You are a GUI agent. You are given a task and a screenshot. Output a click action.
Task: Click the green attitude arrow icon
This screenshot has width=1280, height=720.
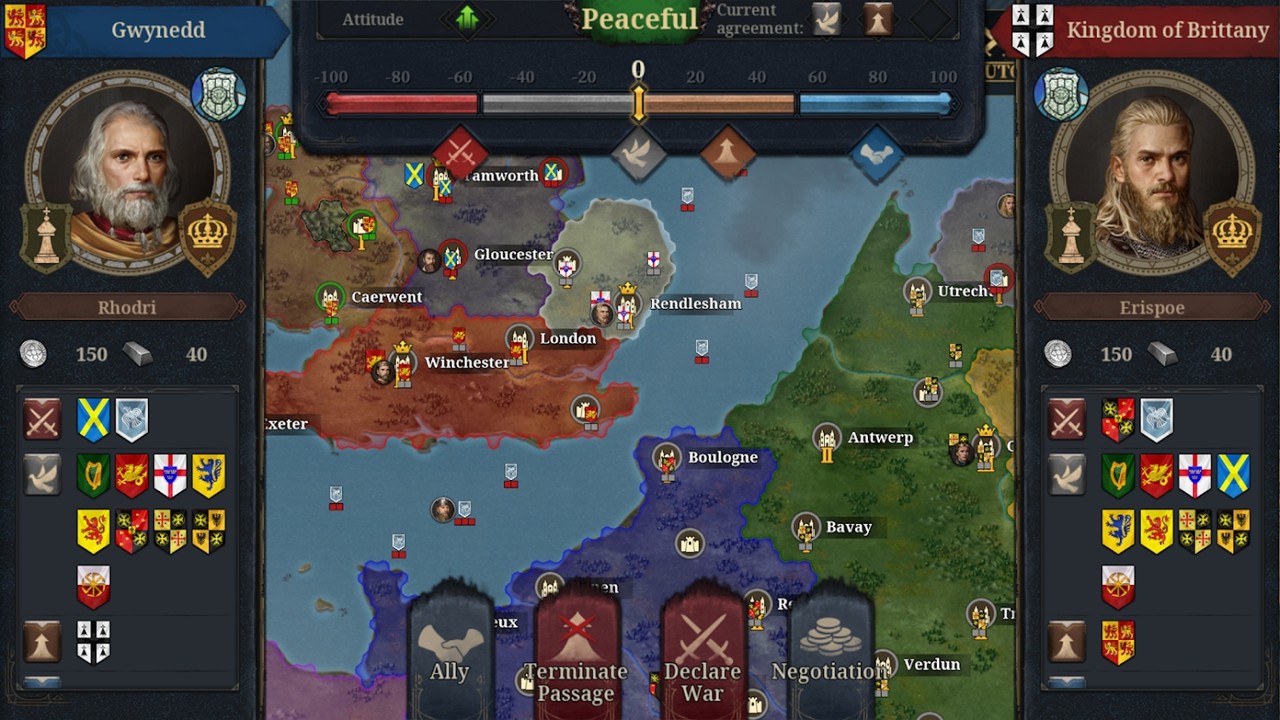click(467, 18)
